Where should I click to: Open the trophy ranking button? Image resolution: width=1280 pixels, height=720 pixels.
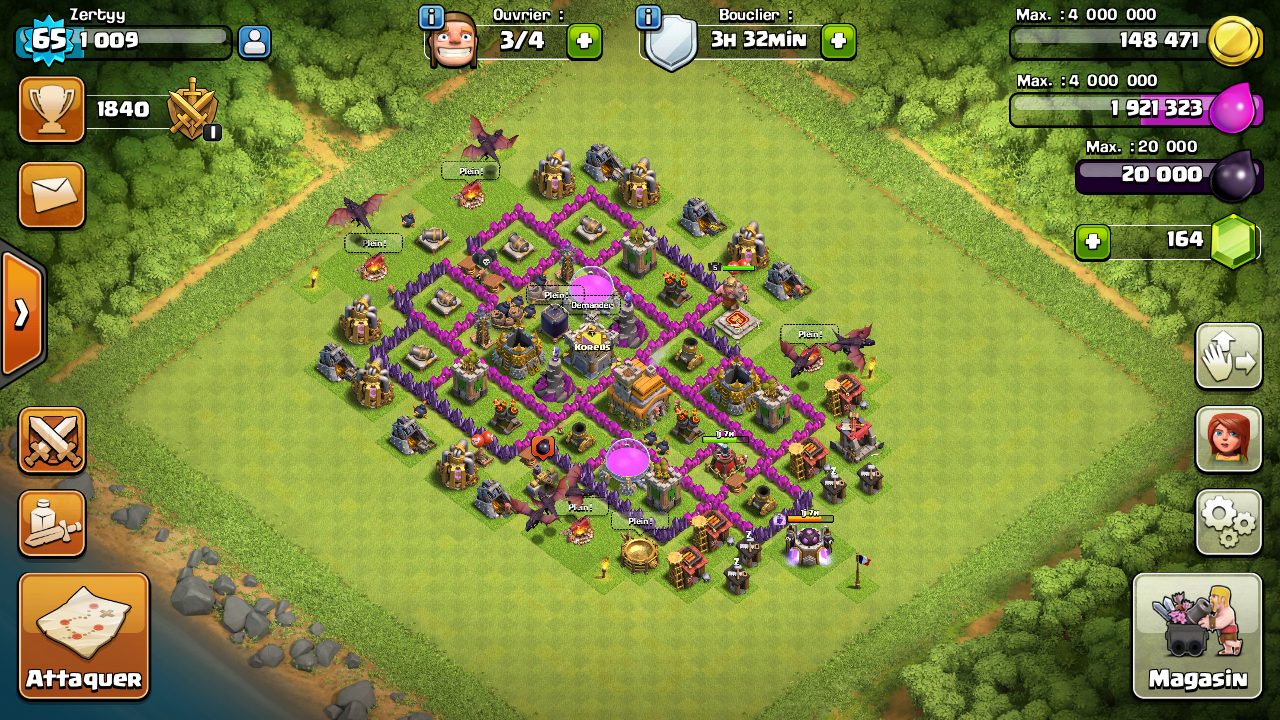[52, 109]
